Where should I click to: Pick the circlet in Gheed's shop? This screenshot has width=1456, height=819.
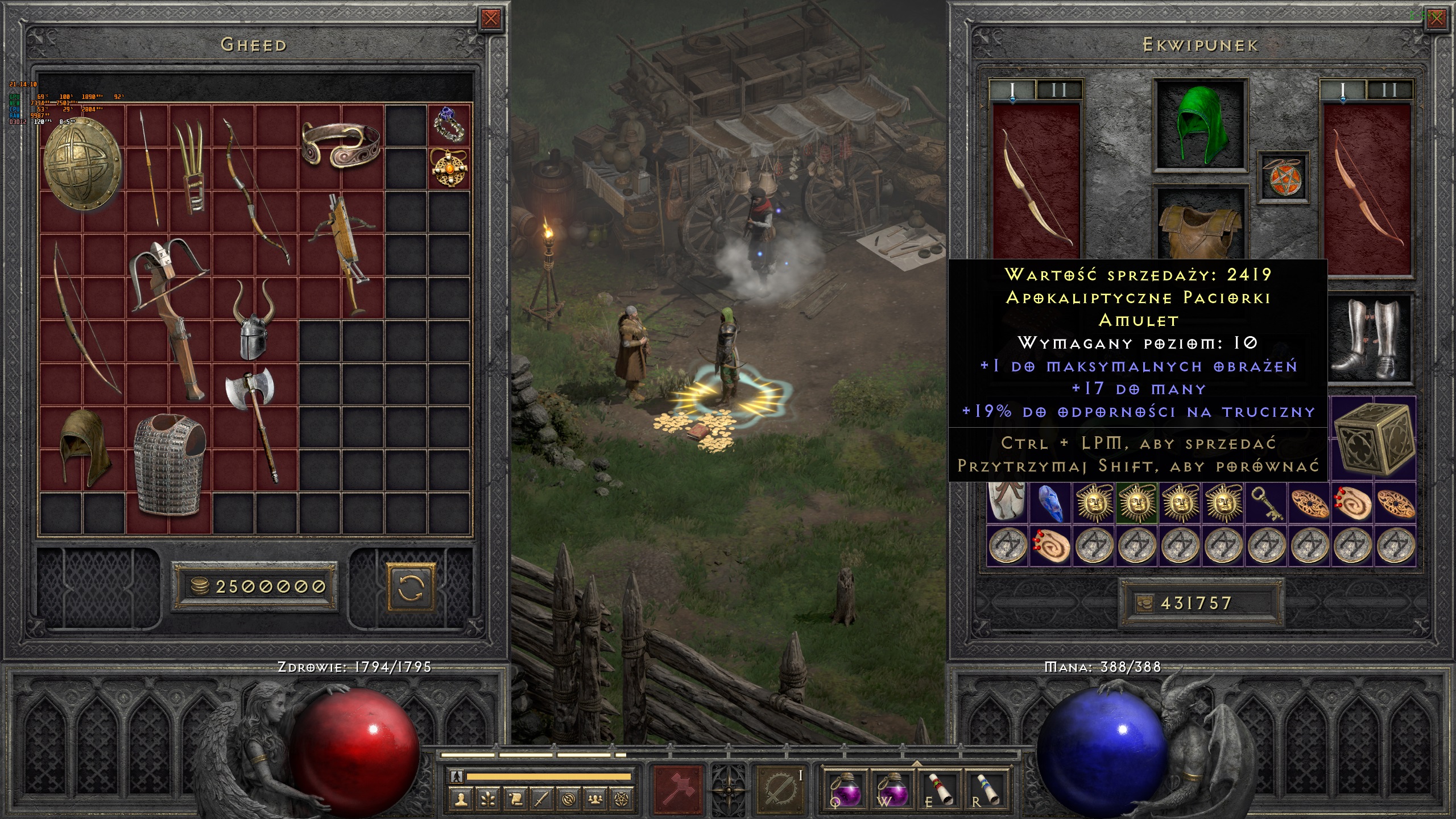(x=340, y=144)
